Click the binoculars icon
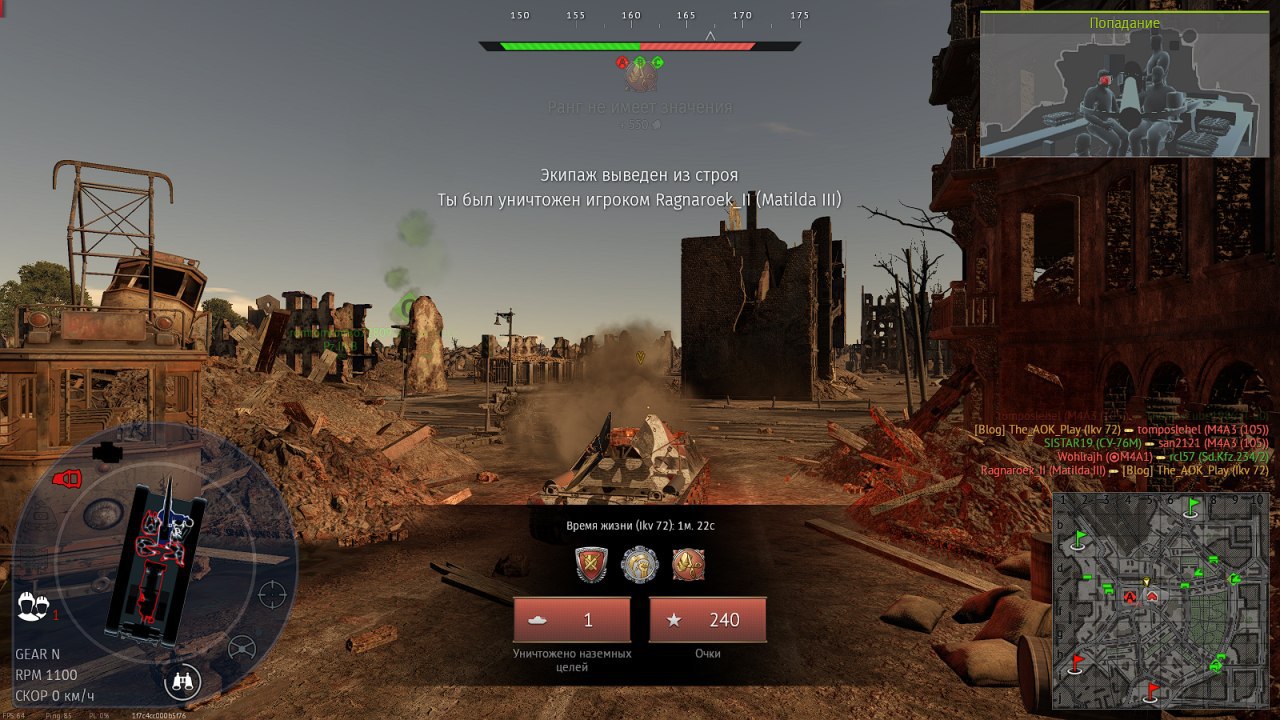 [x=183, y=682]
